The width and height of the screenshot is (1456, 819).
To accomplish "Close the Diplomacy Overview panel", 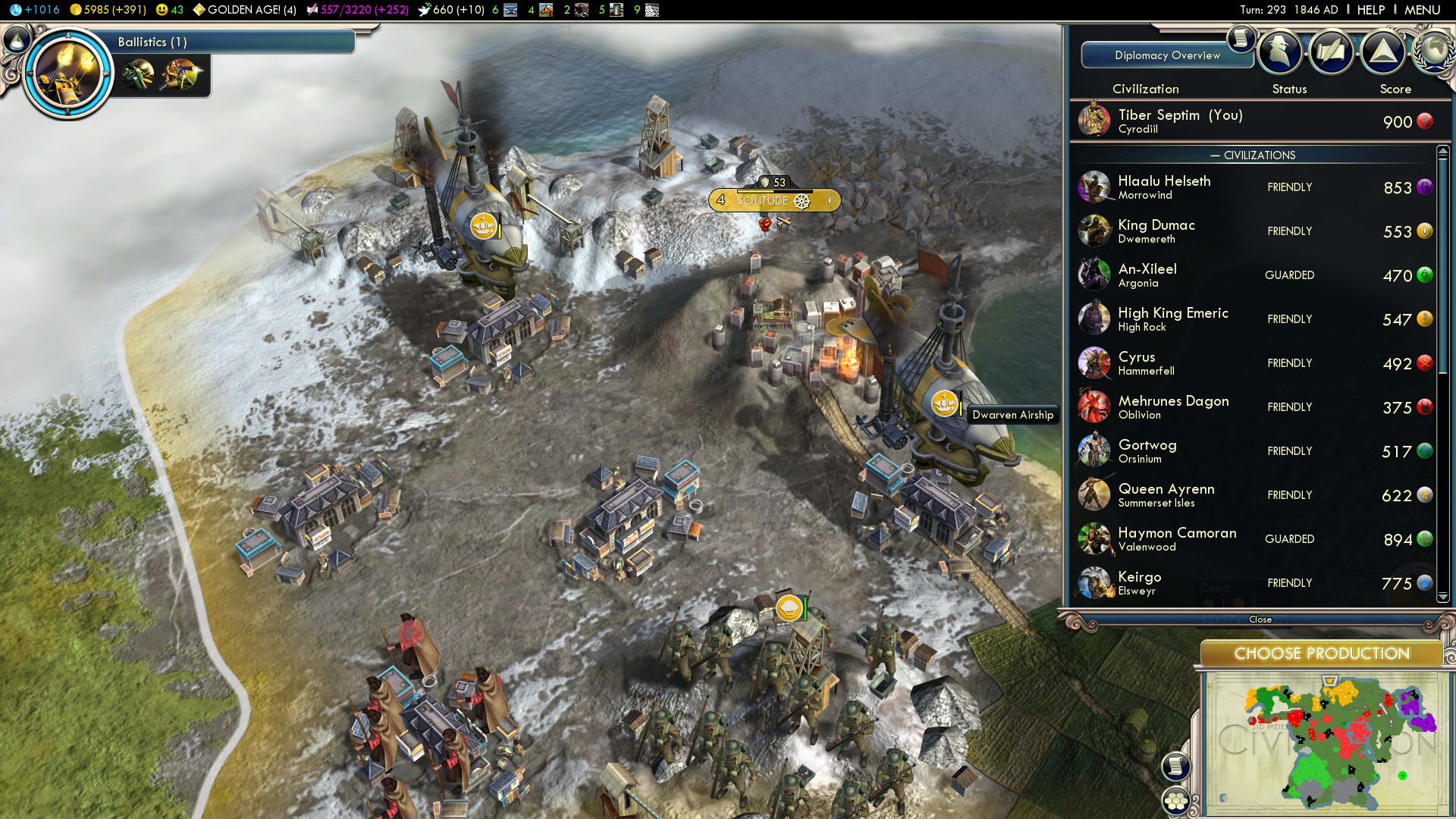I will [x=1260, y=620].
